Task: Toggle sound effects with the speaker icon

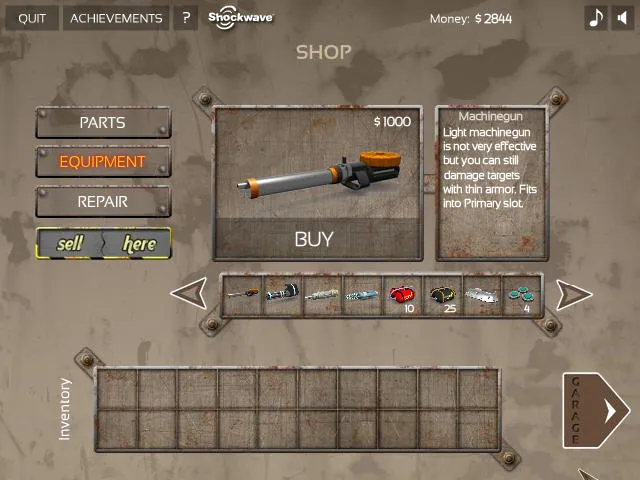Action: [x=624, y=18]
